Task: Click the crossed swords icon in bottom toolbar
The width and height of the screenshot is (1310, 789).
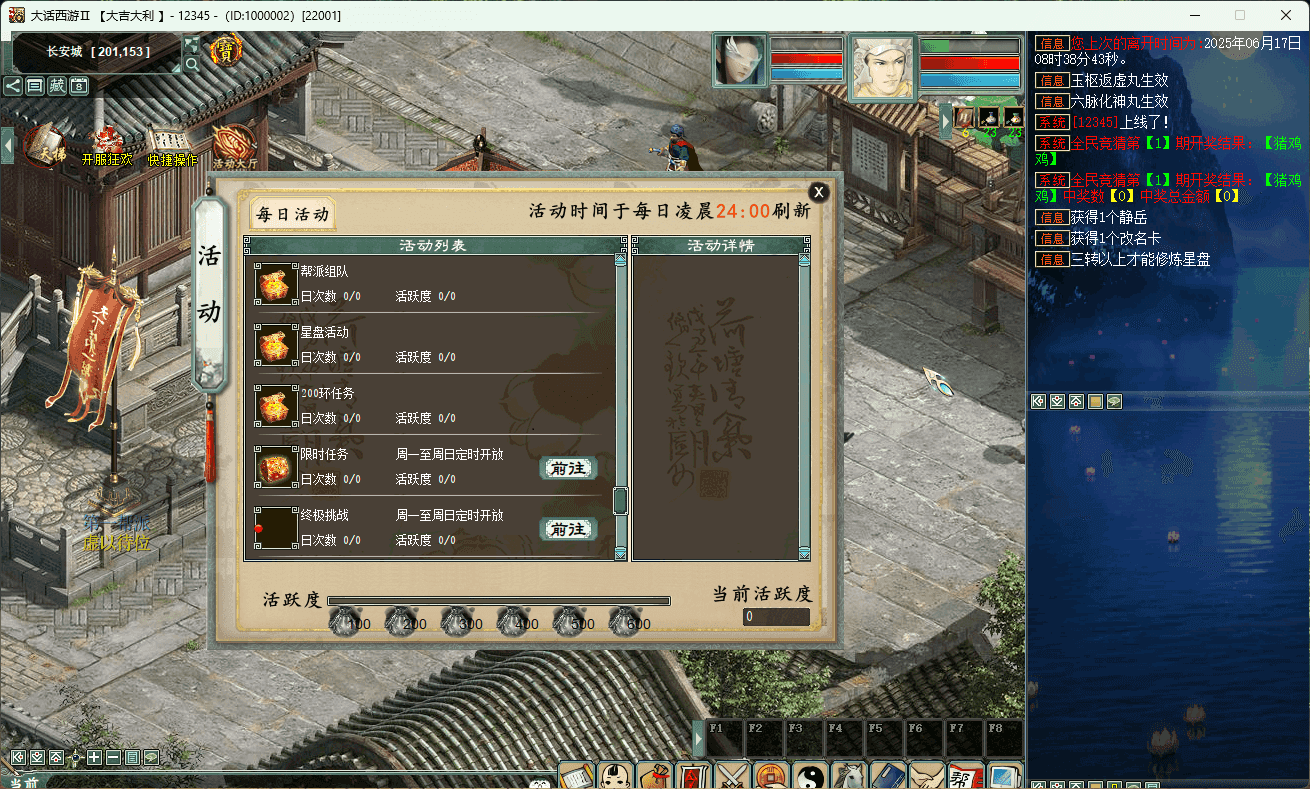Action: [x=733, y=776]
